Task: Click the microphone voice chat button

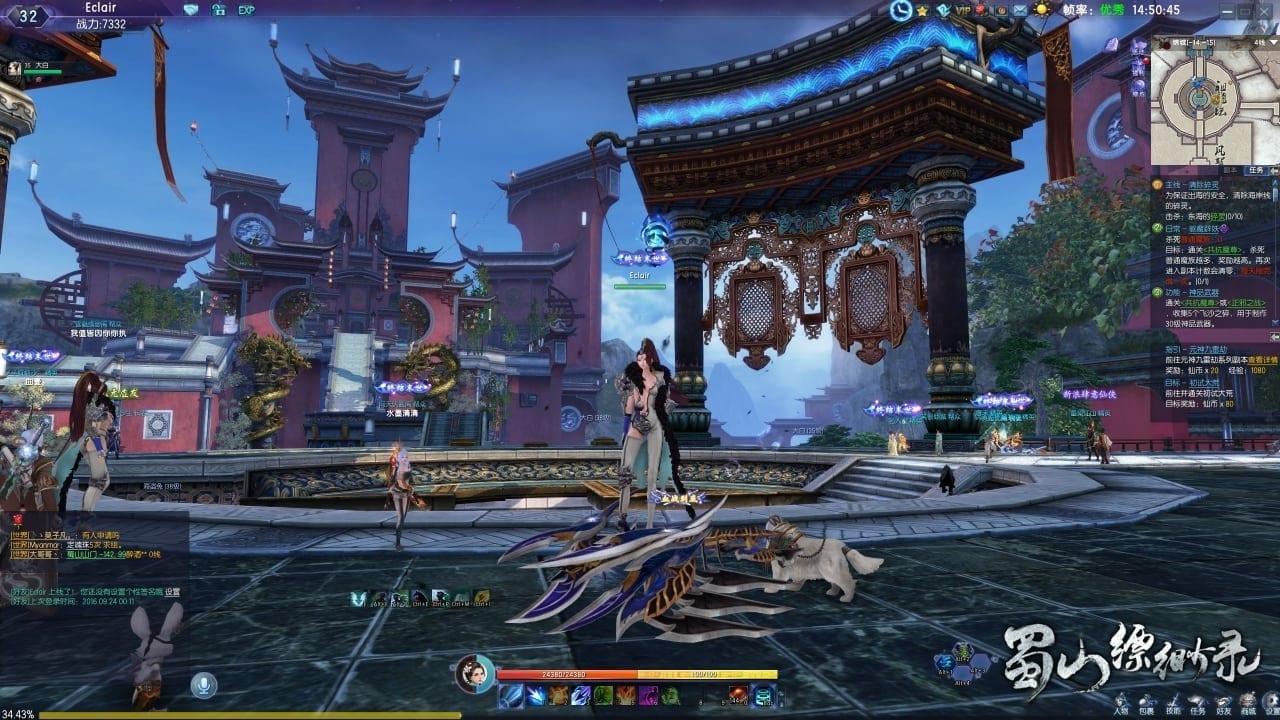Action: (x=204, y=685)
